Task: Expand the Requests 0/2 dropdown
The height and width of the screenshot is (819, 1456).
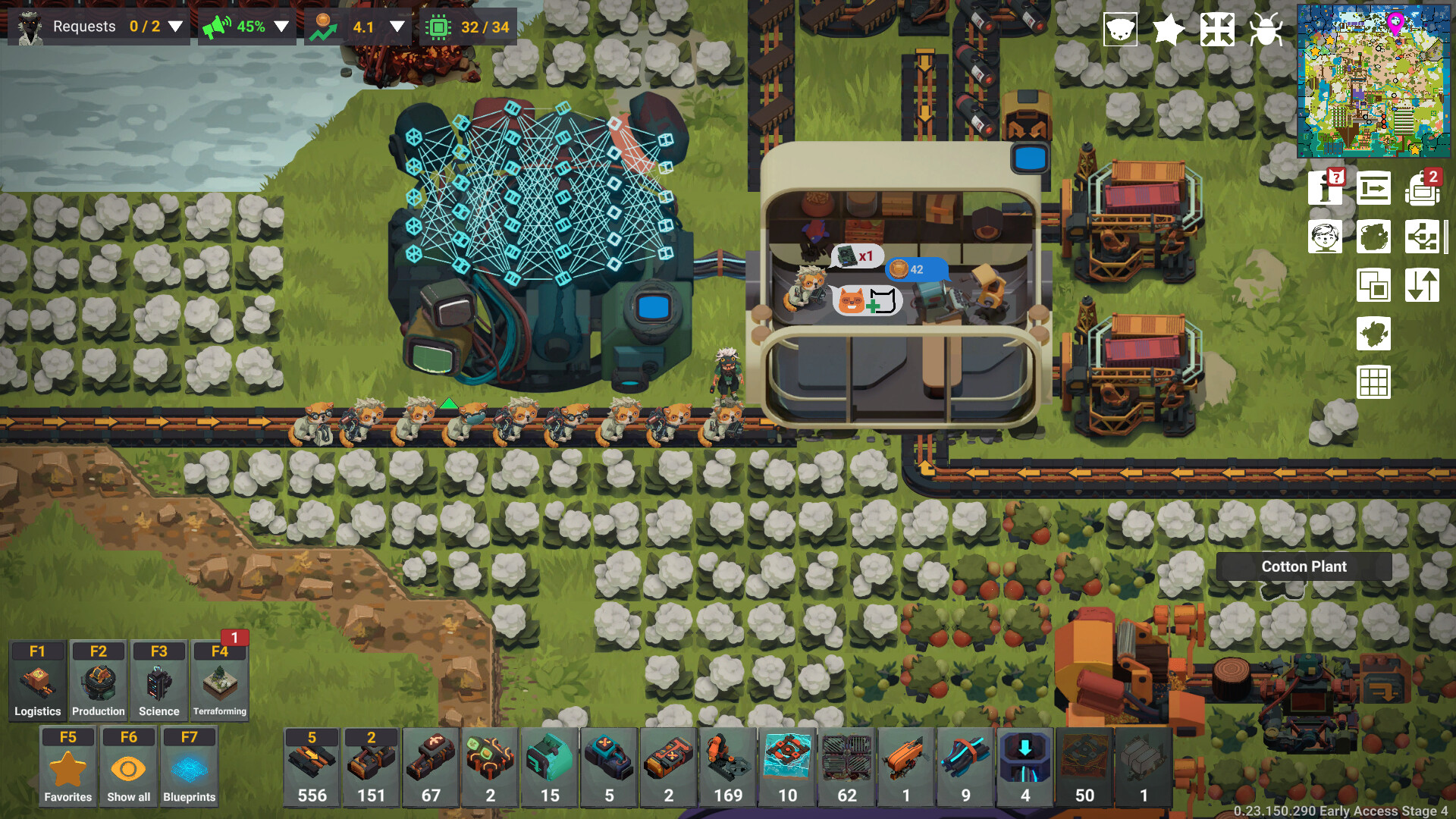Action: (176, 25)
